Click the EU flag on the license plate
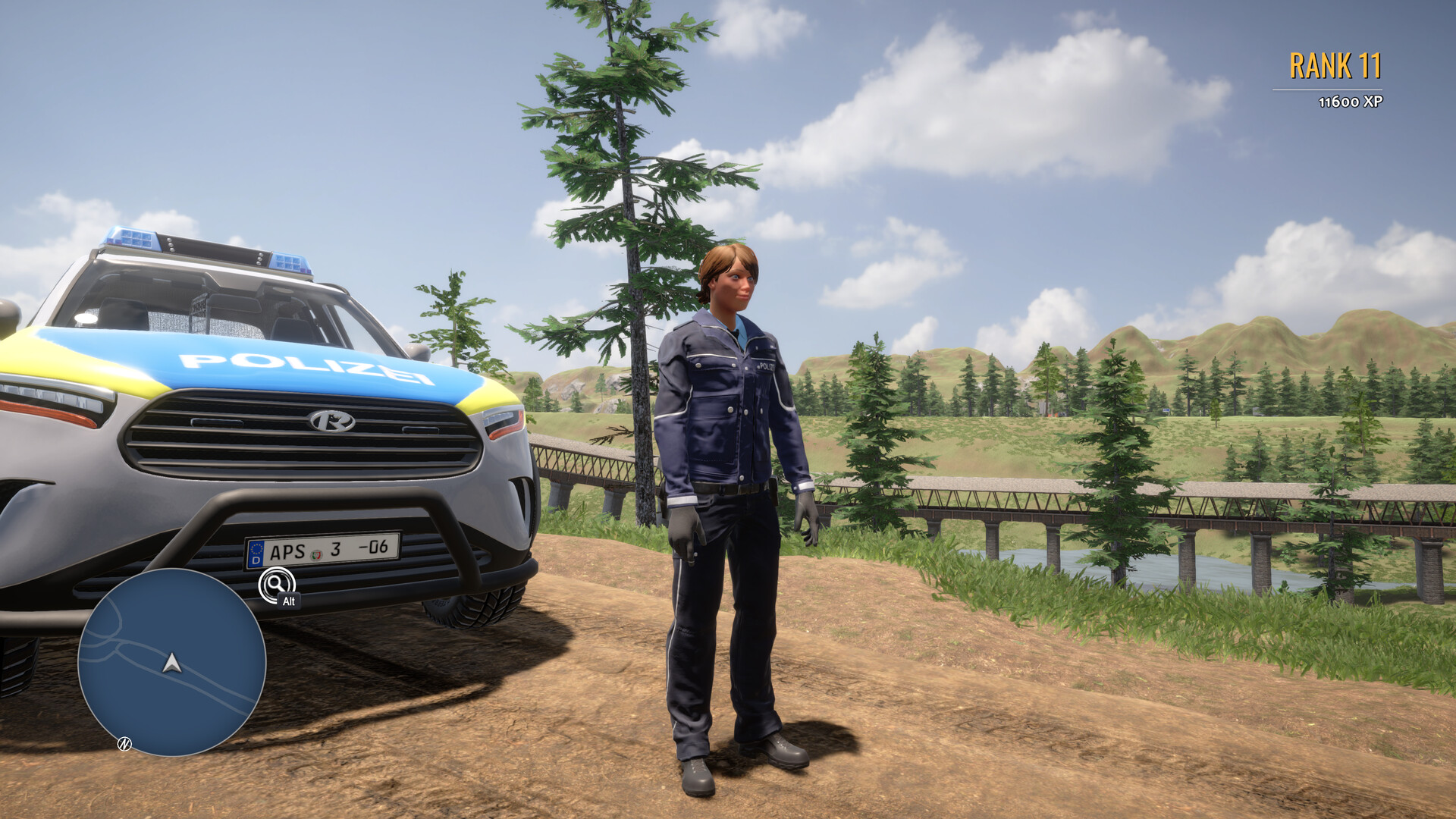The width and height of the screenshot is (1456, 819). point(256,553)
